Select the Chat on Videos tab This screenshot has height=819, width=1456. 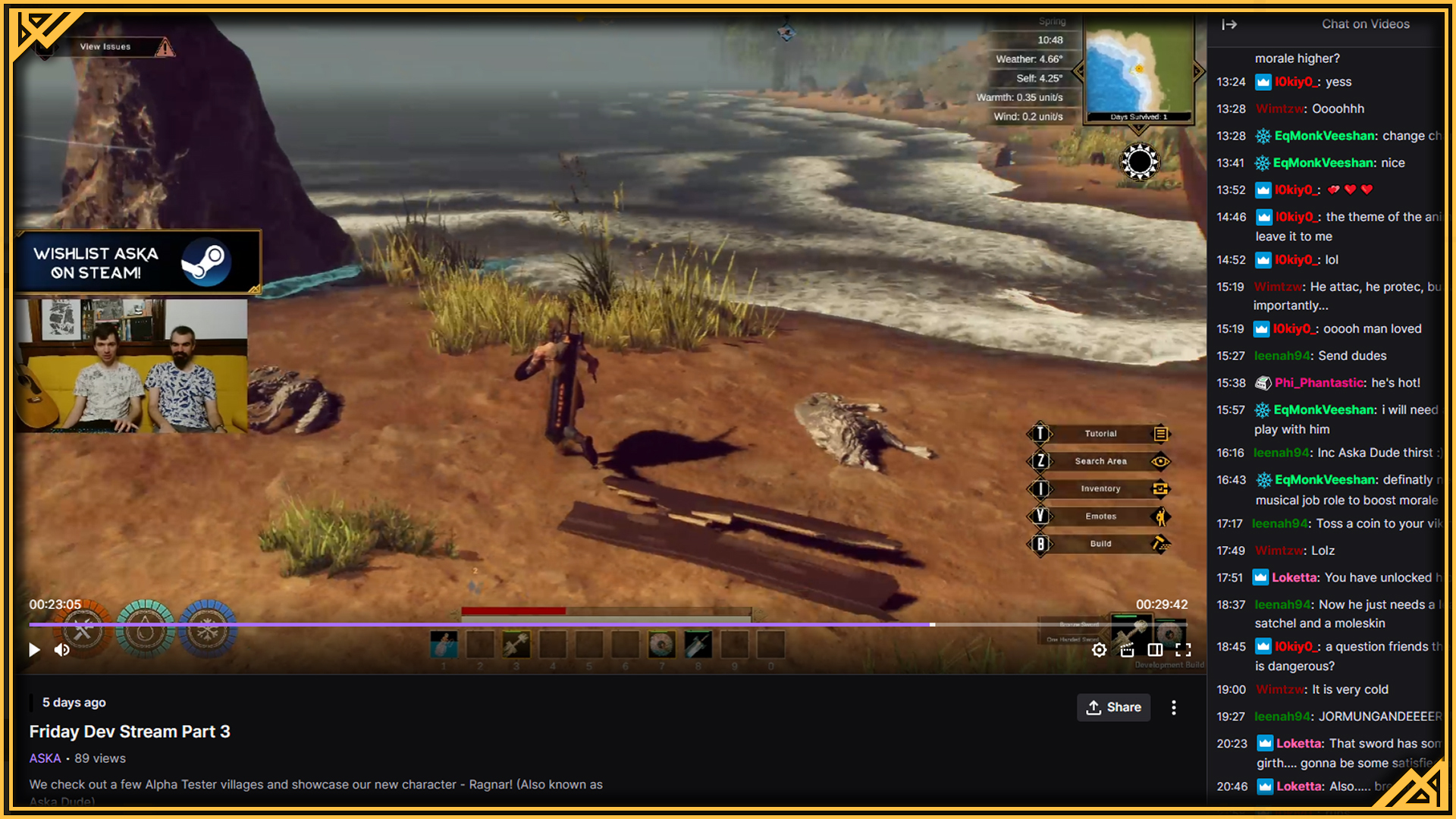[x=1365, y=24]
